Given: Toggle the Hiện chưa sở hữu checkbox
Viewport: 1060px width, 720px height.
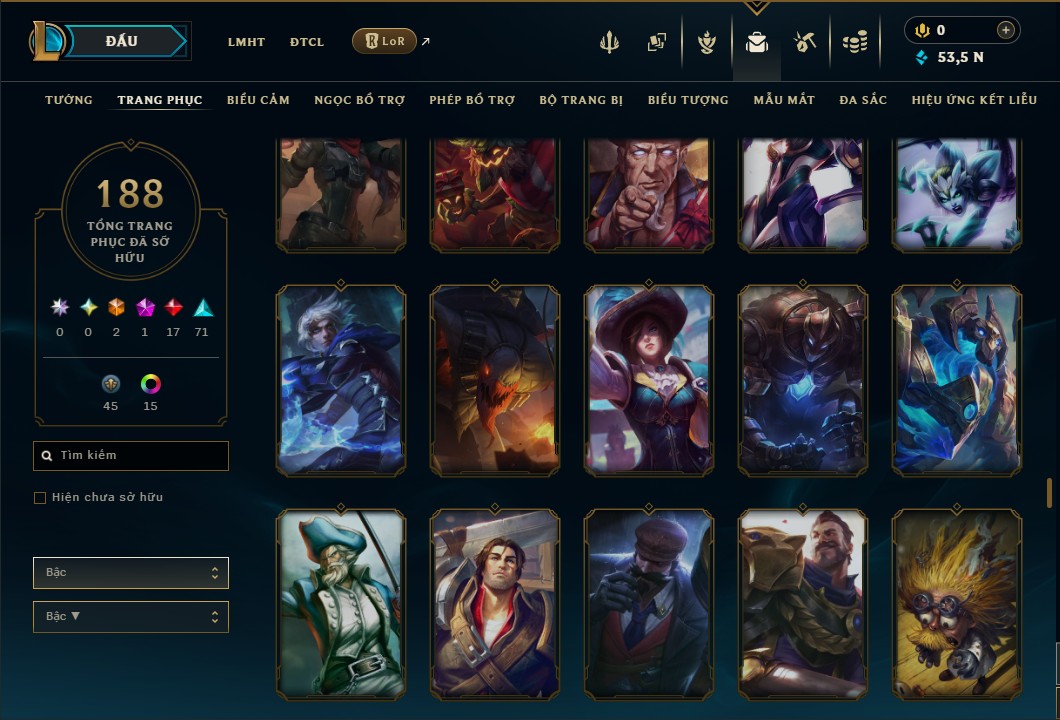Looking at the screenshot, I should pyautogui.click(x=40, y=498).
